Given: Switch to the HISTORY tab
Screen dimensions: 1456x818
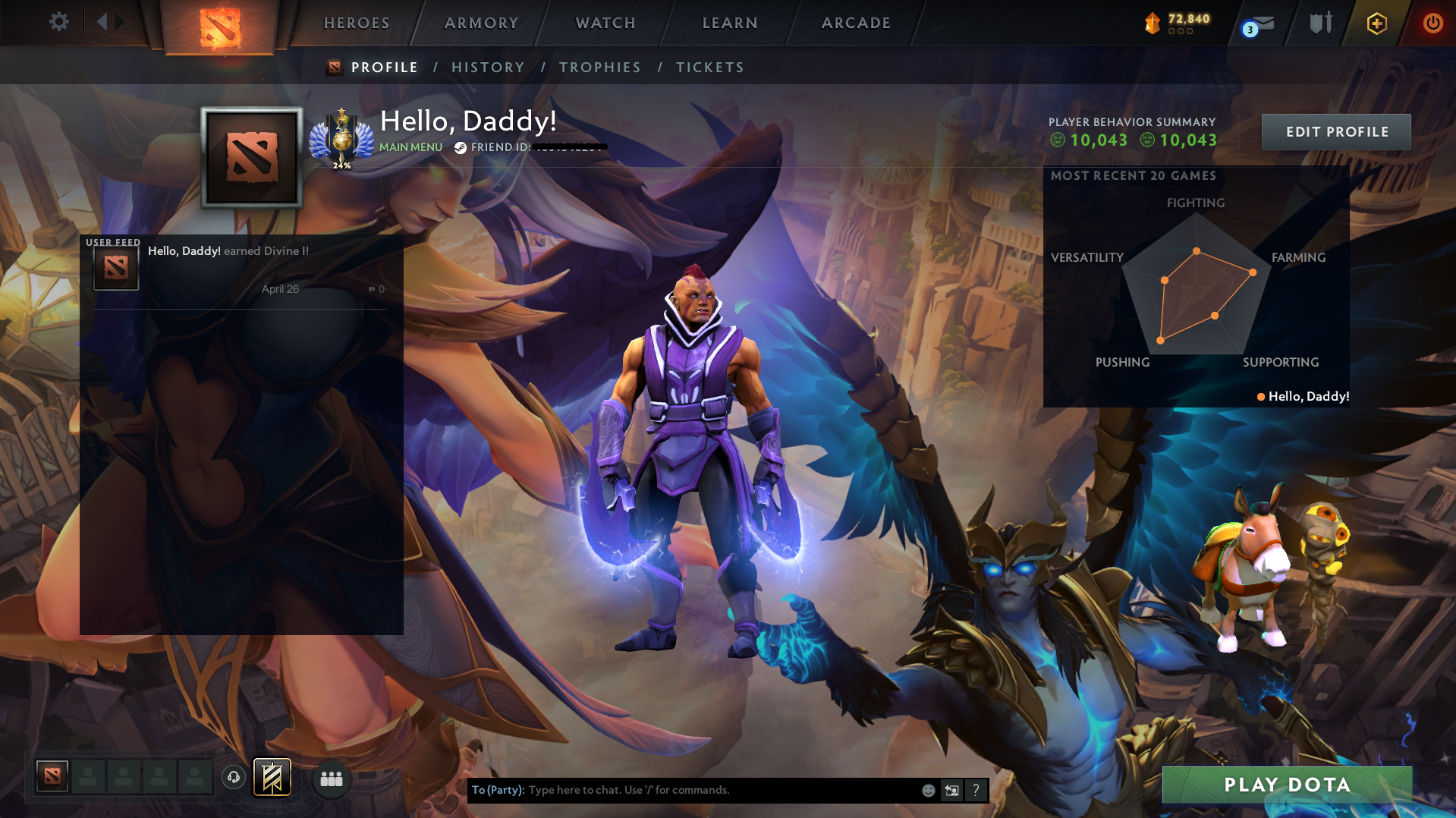Looking at the screenshot, I should pyautogui.click(x=488, y=67).
